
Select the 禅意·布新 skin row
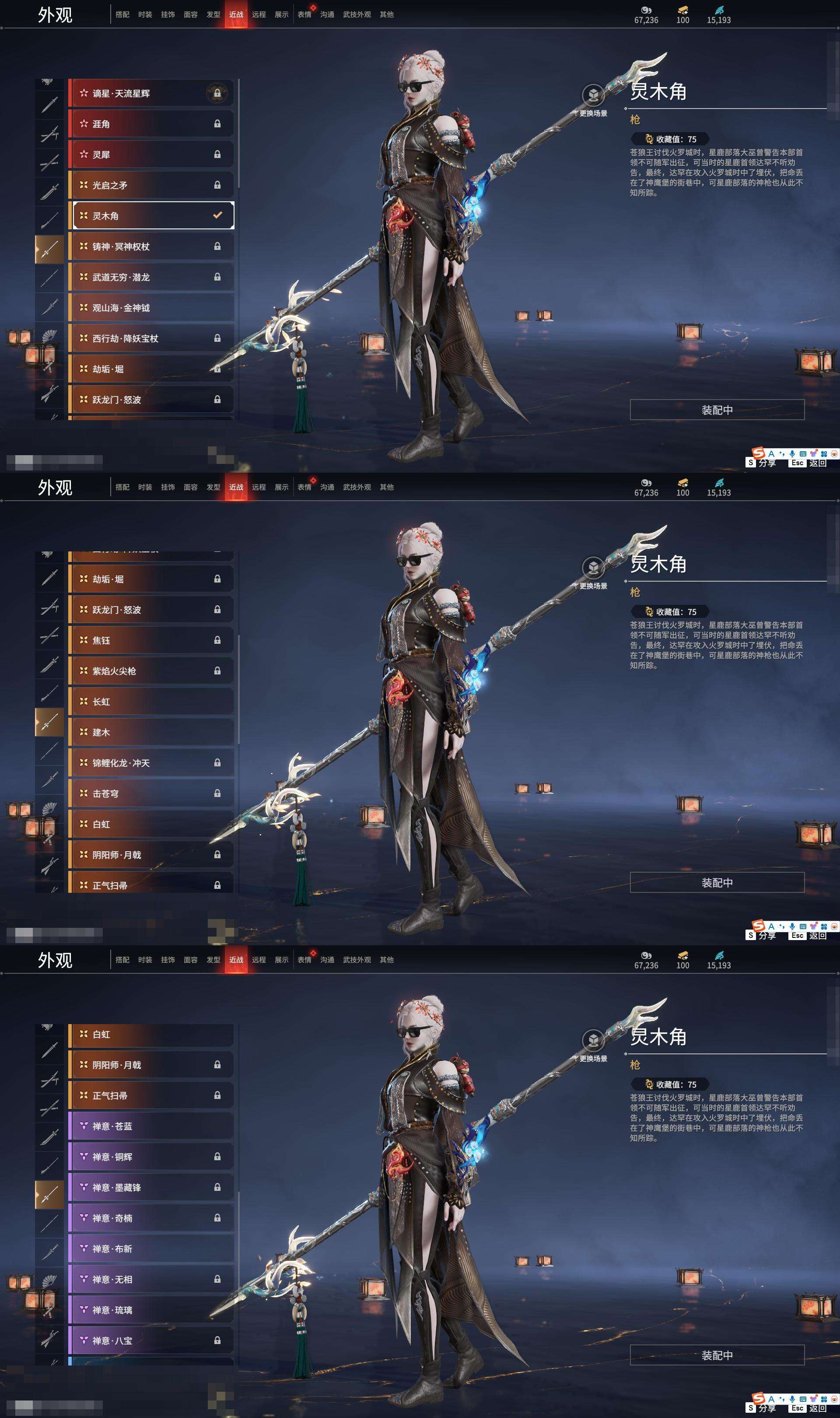click(150, 1248)
